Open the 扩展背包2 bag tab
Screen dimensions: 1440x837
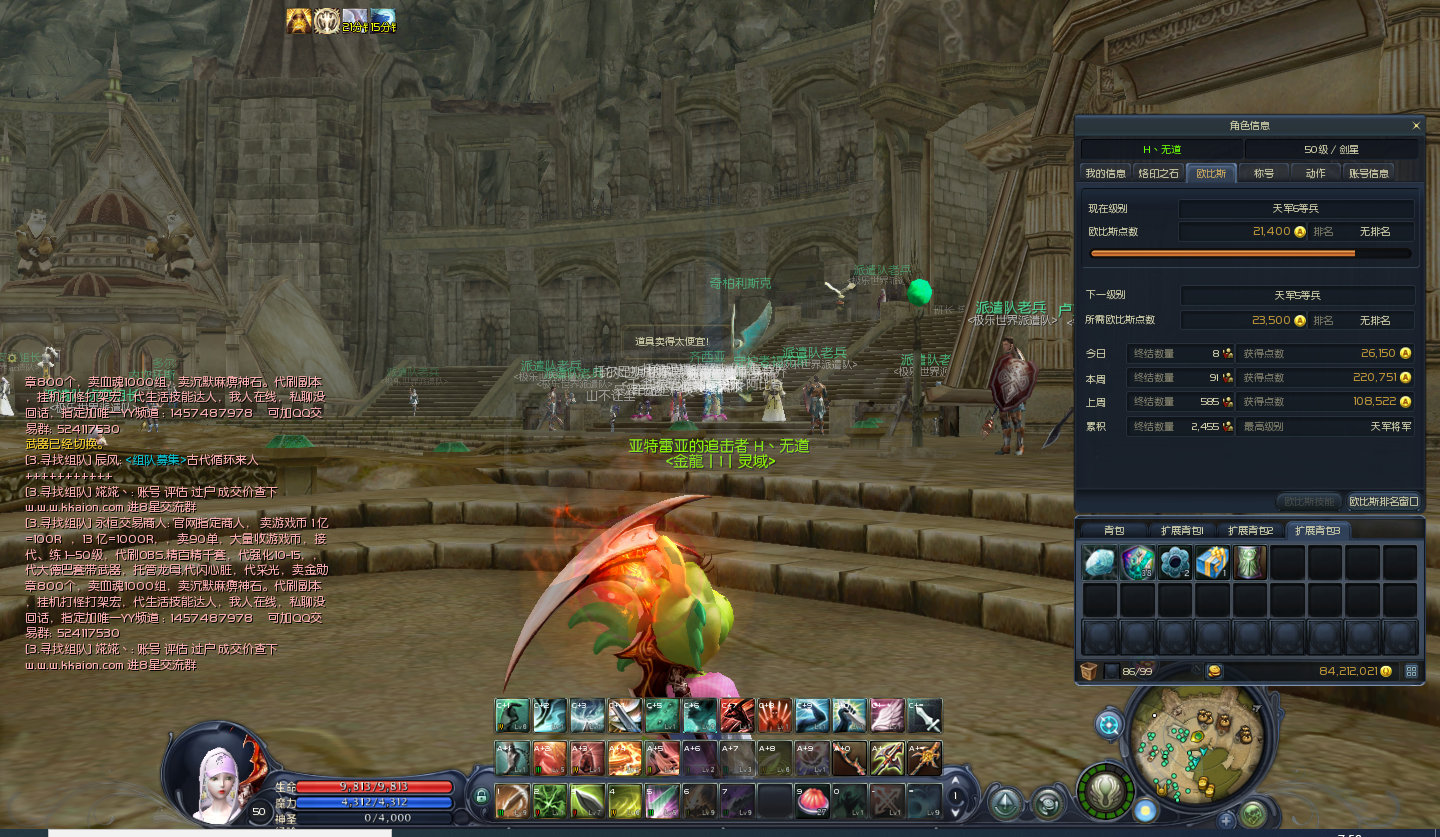[x=1250, y=530]
